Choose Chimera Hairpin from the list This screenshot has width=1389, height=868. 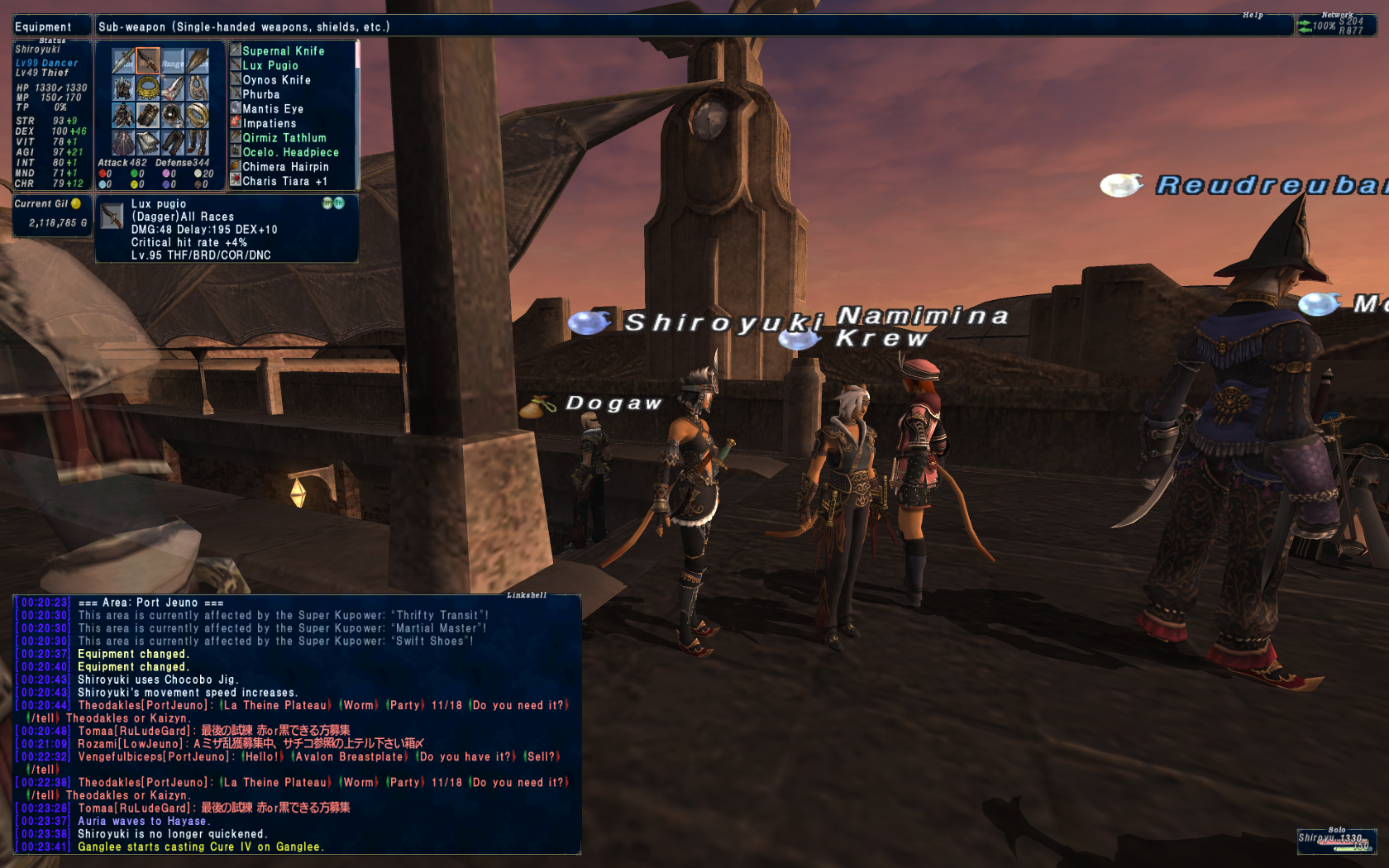coord(285,167)
